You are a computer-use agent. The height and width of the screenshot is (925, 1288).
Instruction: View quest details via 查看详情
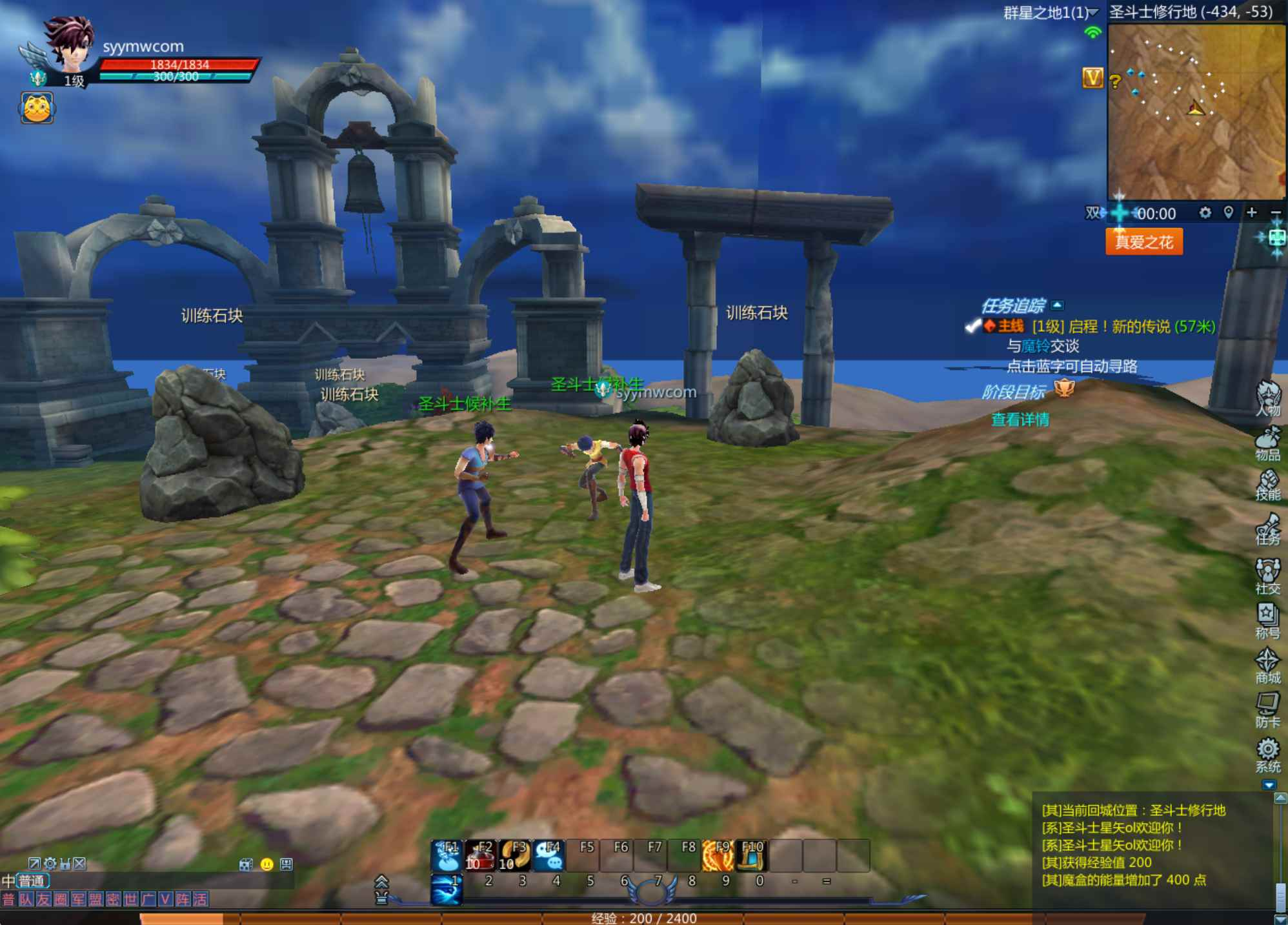1020,420
